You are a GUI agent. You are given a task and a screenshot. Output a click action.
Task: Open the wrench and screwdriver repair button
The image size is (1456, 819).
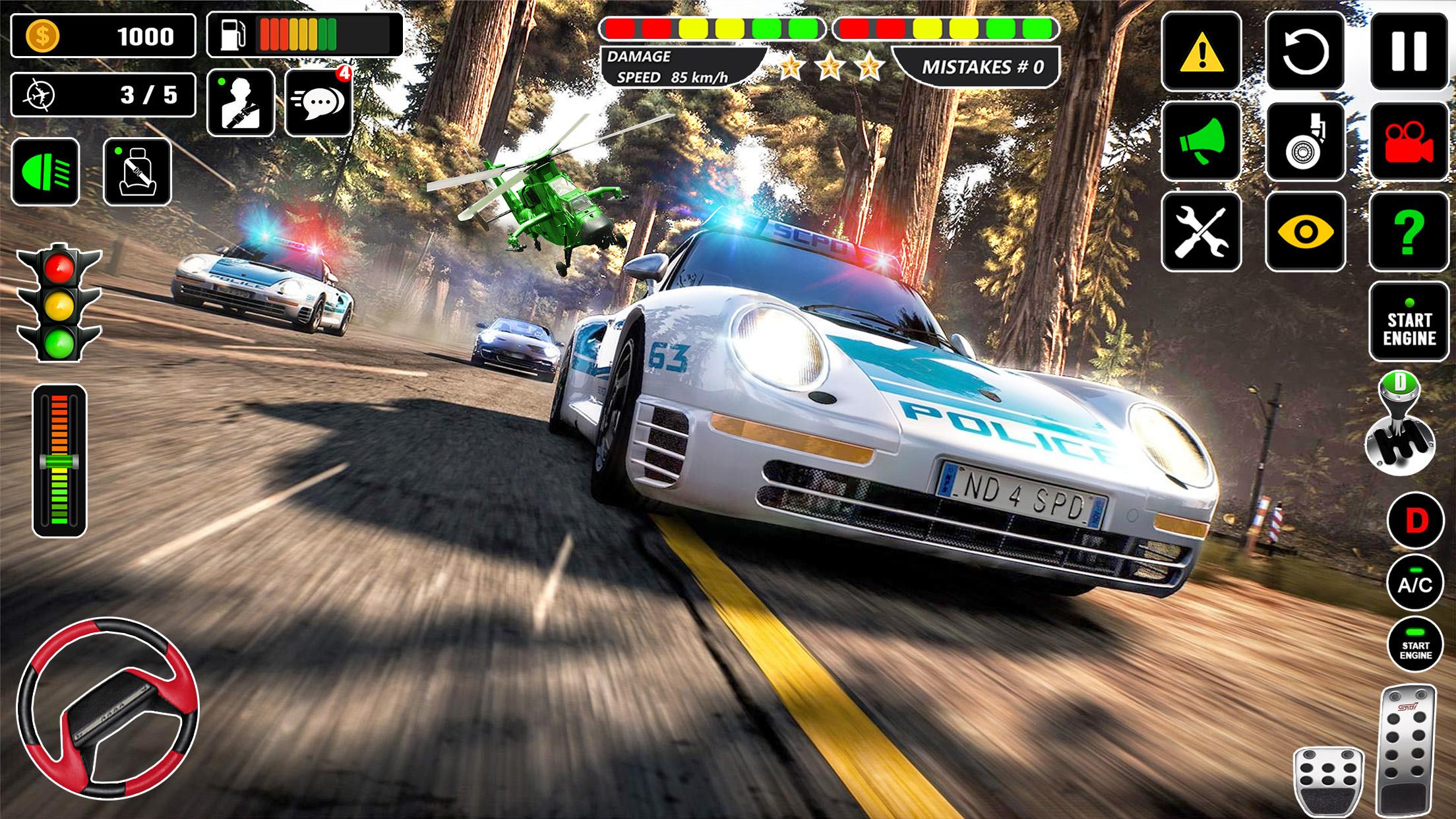(1201, 231)
